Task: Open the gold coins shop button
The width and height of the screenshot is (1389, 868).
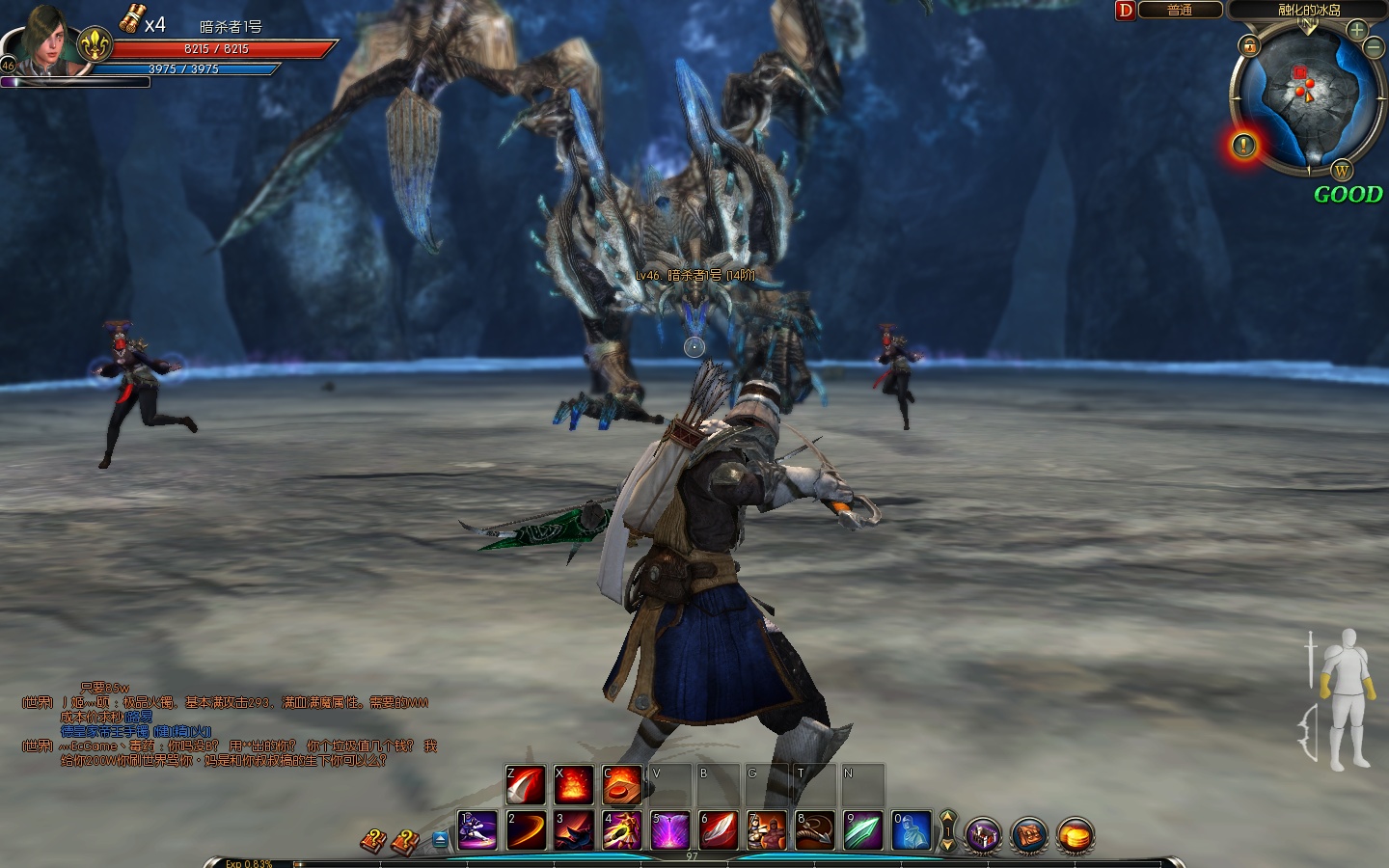Action: [1075, 835]
